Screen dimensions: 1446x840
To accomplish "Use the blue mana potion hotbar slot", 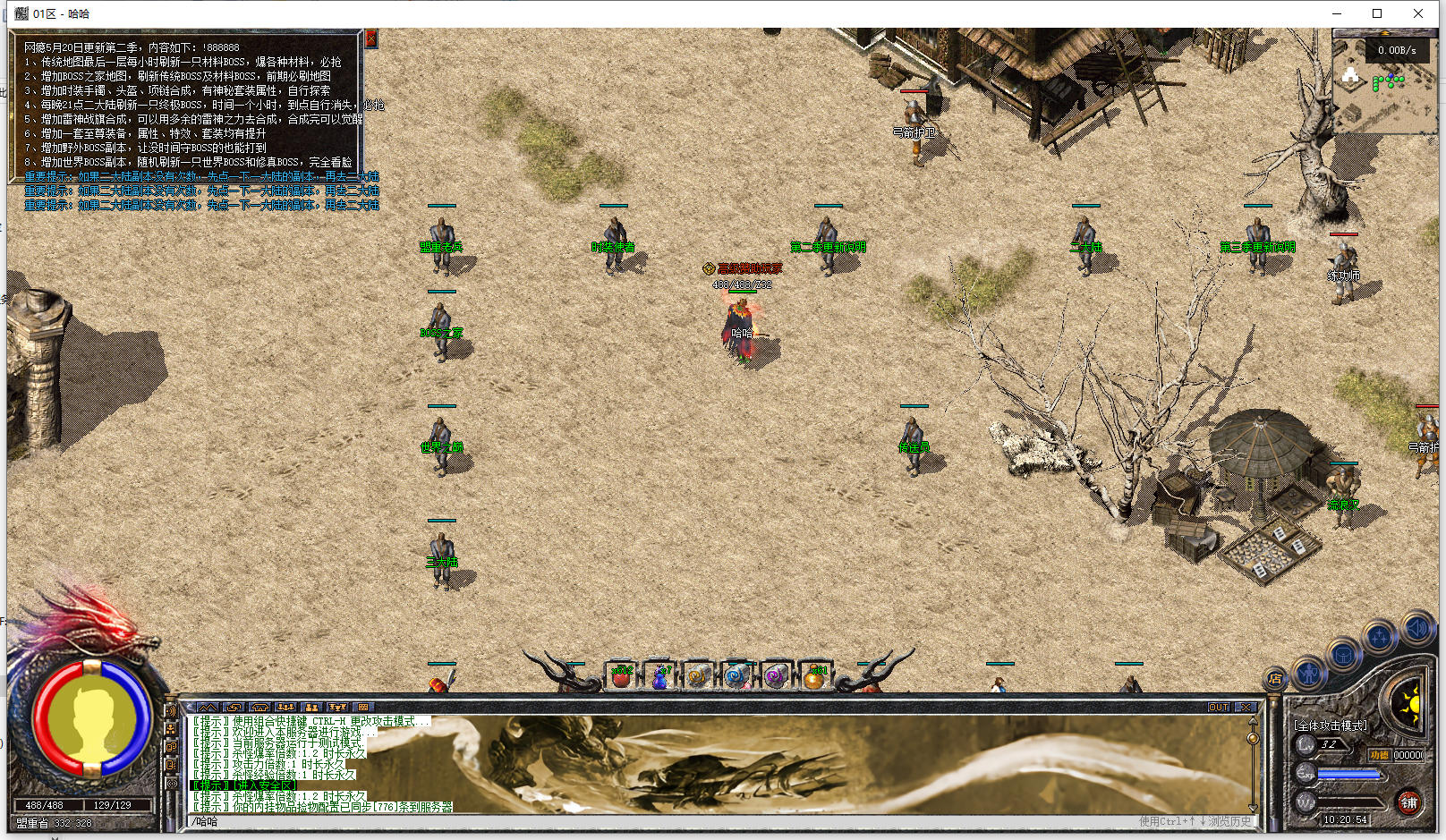I will click(x=660, y=676).
